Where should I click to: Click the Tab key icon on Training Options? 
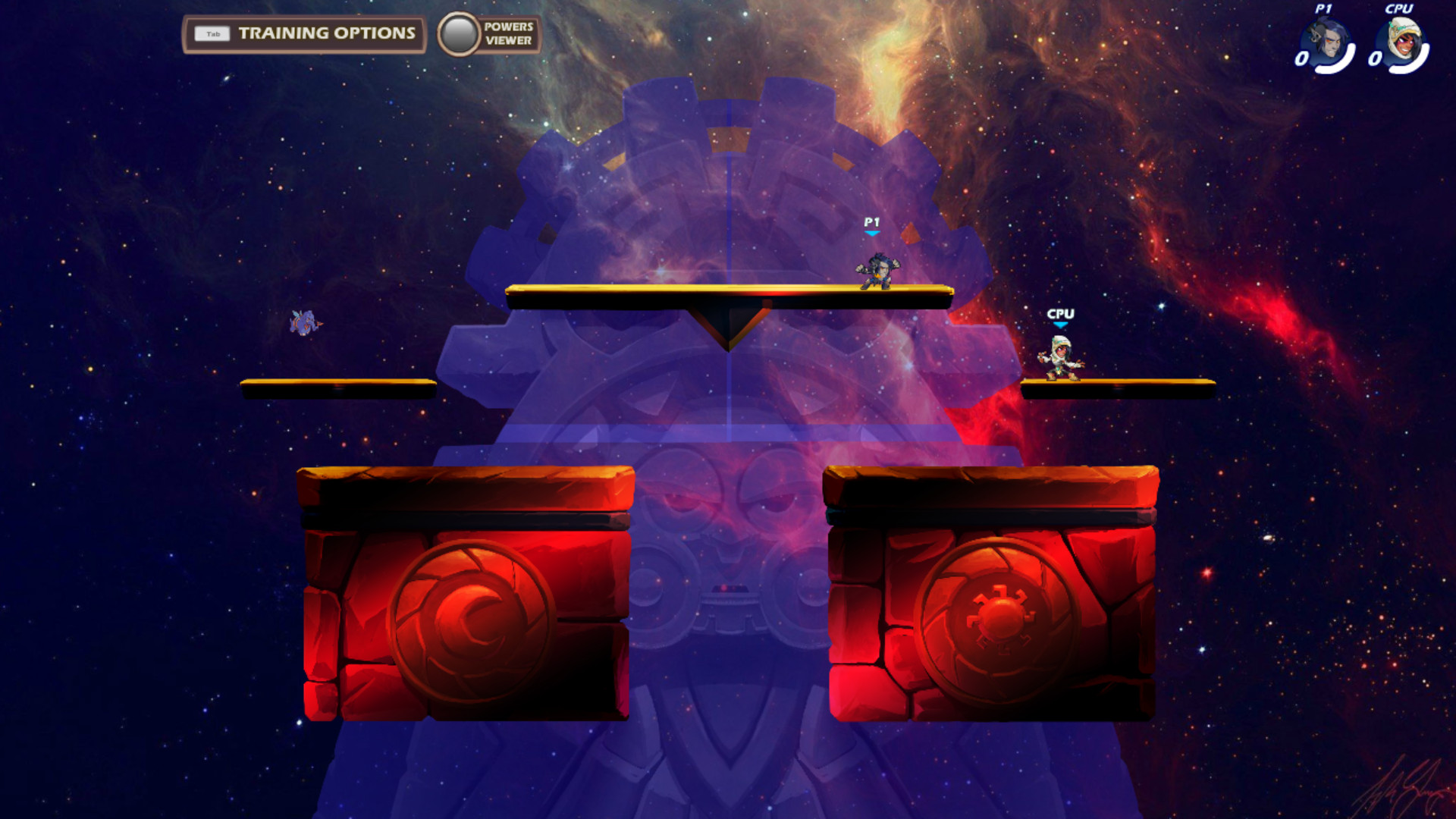[x=213, y=33]
